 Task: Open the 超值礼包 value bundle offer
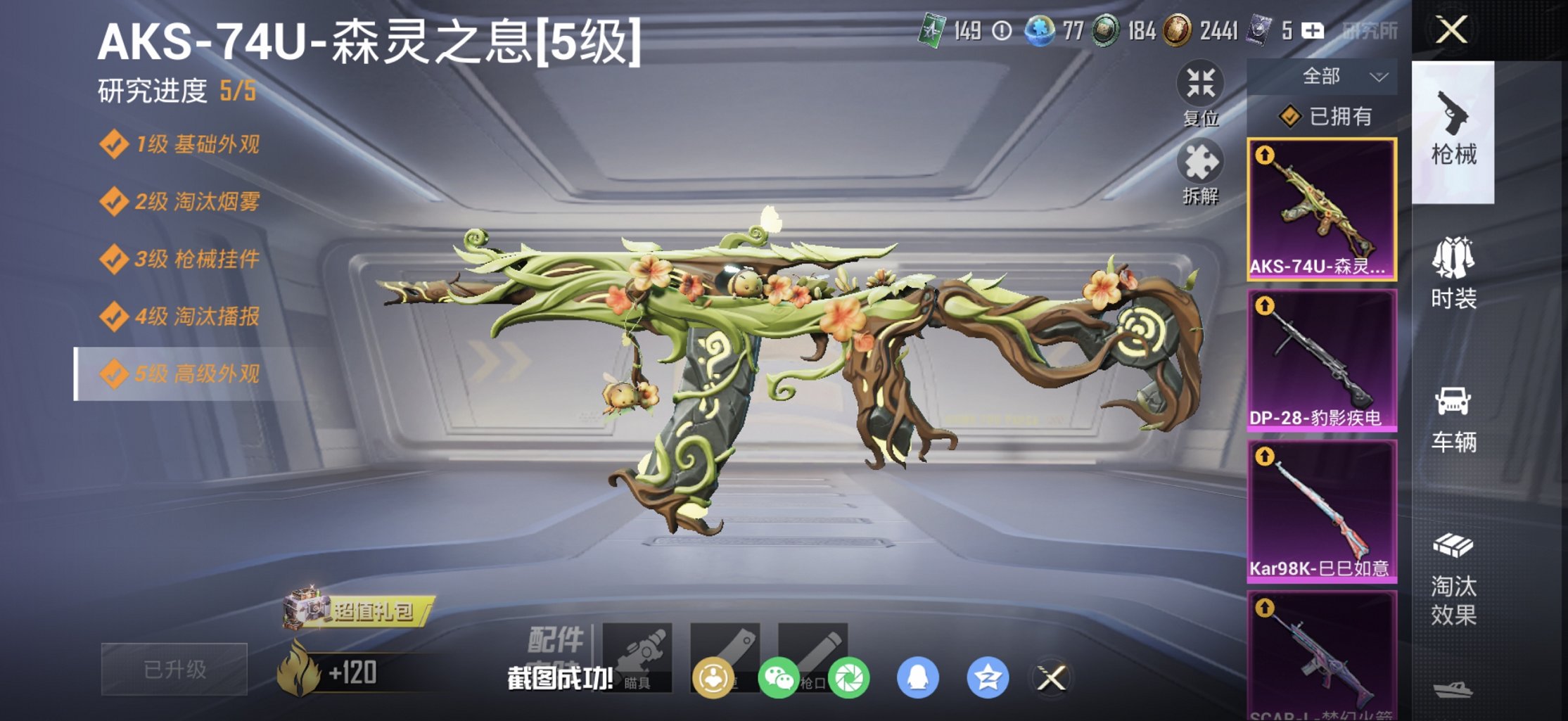(x=373, y=612)
